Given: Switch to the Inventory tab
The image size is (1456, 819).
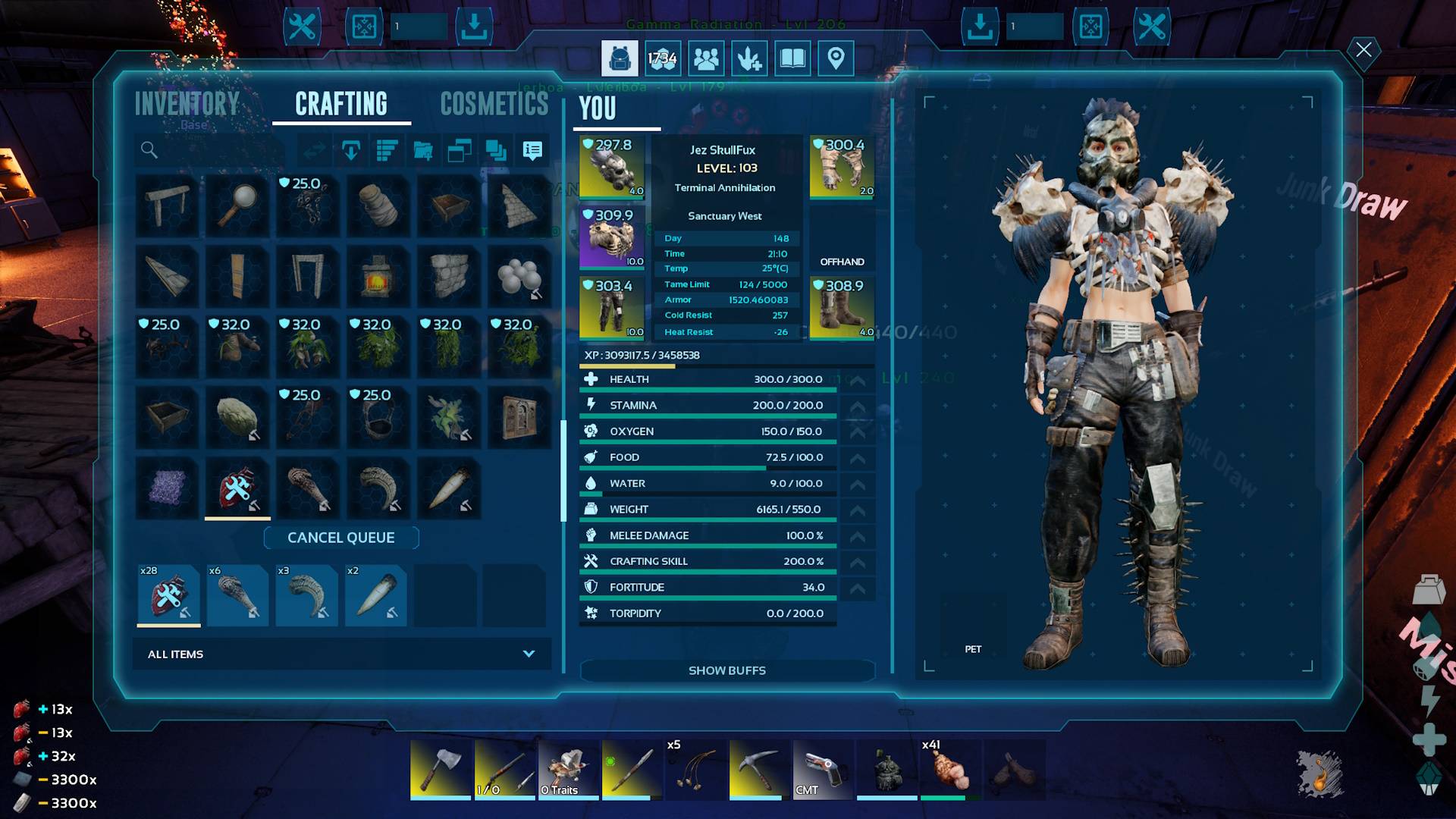Looking at the screenshot, I should [187, 104].
